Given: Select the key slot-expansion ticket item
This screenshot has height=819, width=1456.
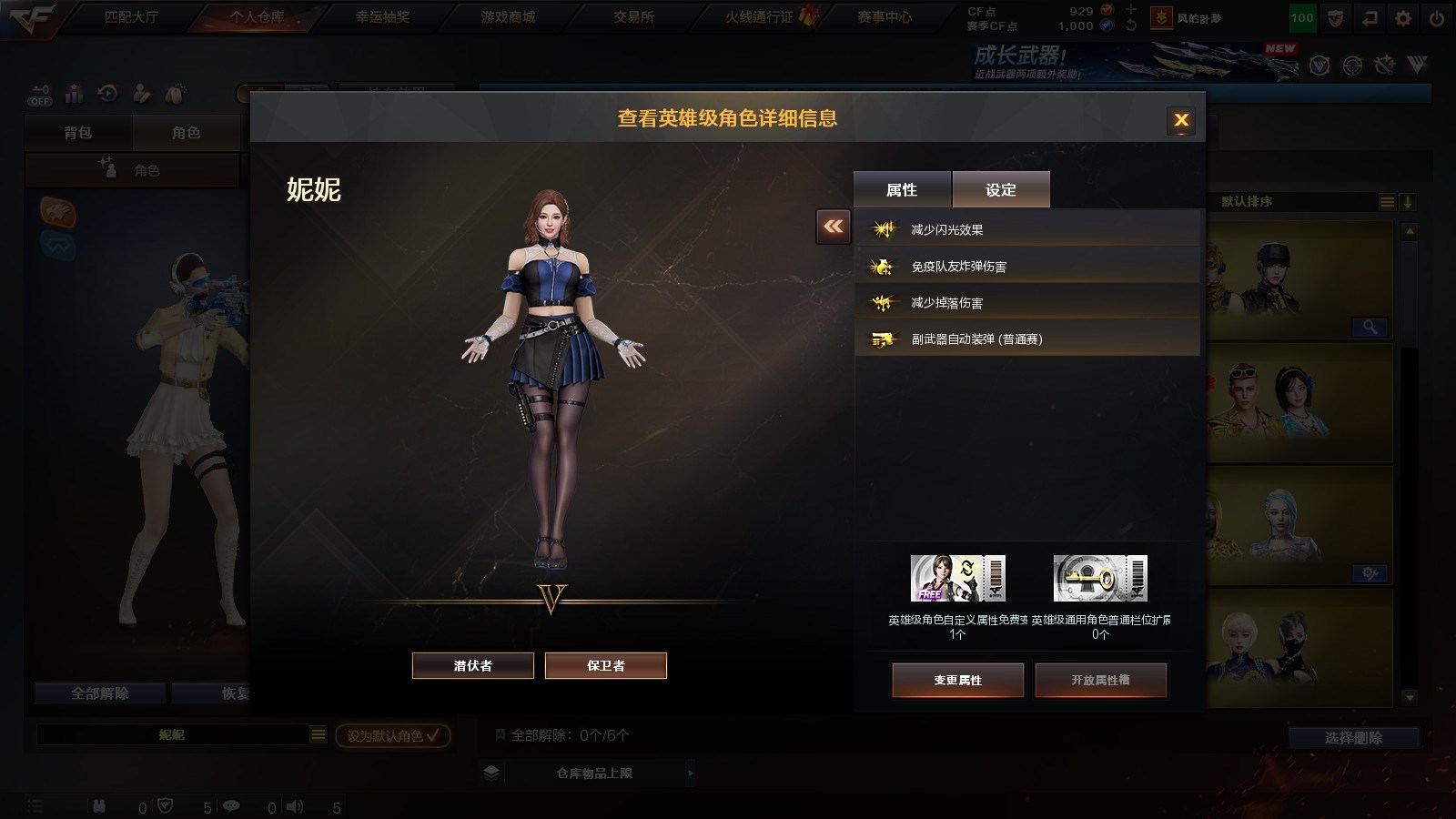Looking at the screenshot, I should pyautogui.click(x=1100, y=579).
